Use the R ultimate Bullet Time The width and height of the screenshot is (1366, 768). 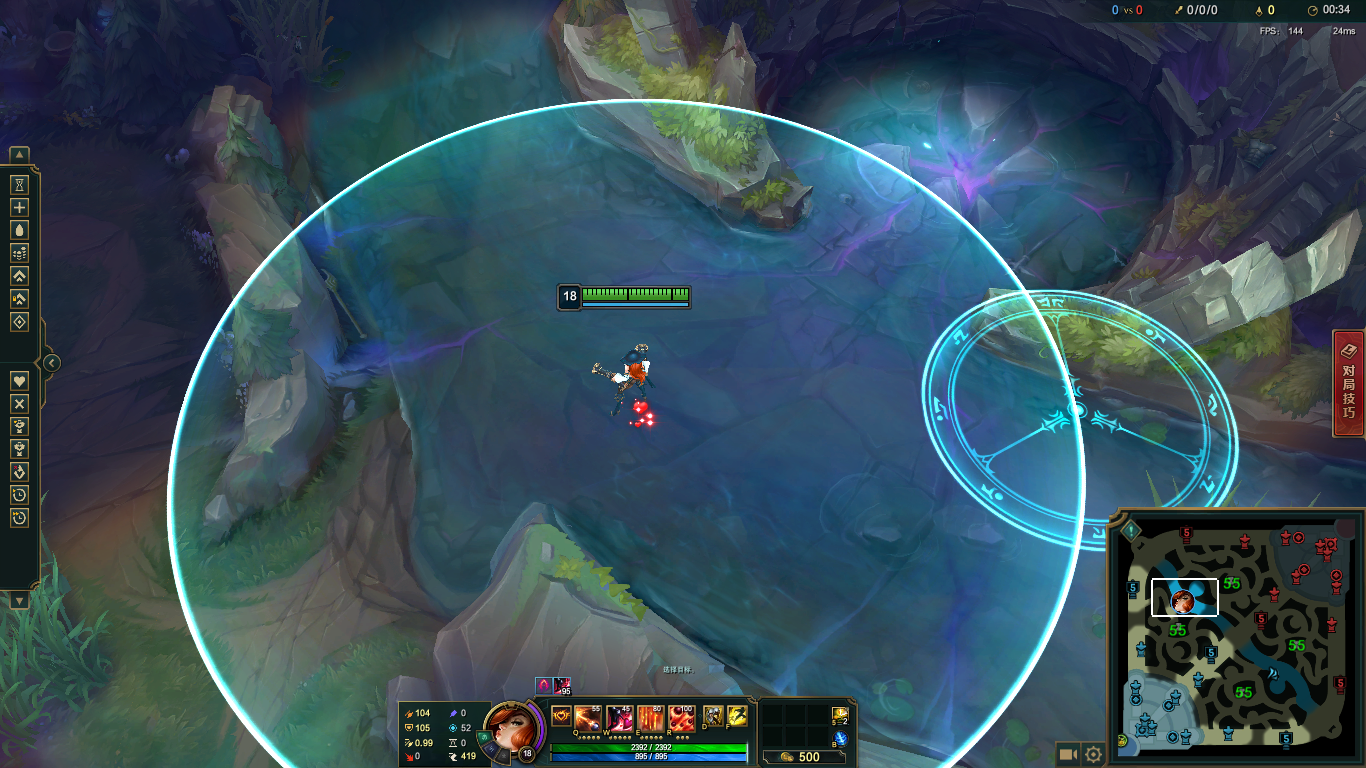coord(682,717)
